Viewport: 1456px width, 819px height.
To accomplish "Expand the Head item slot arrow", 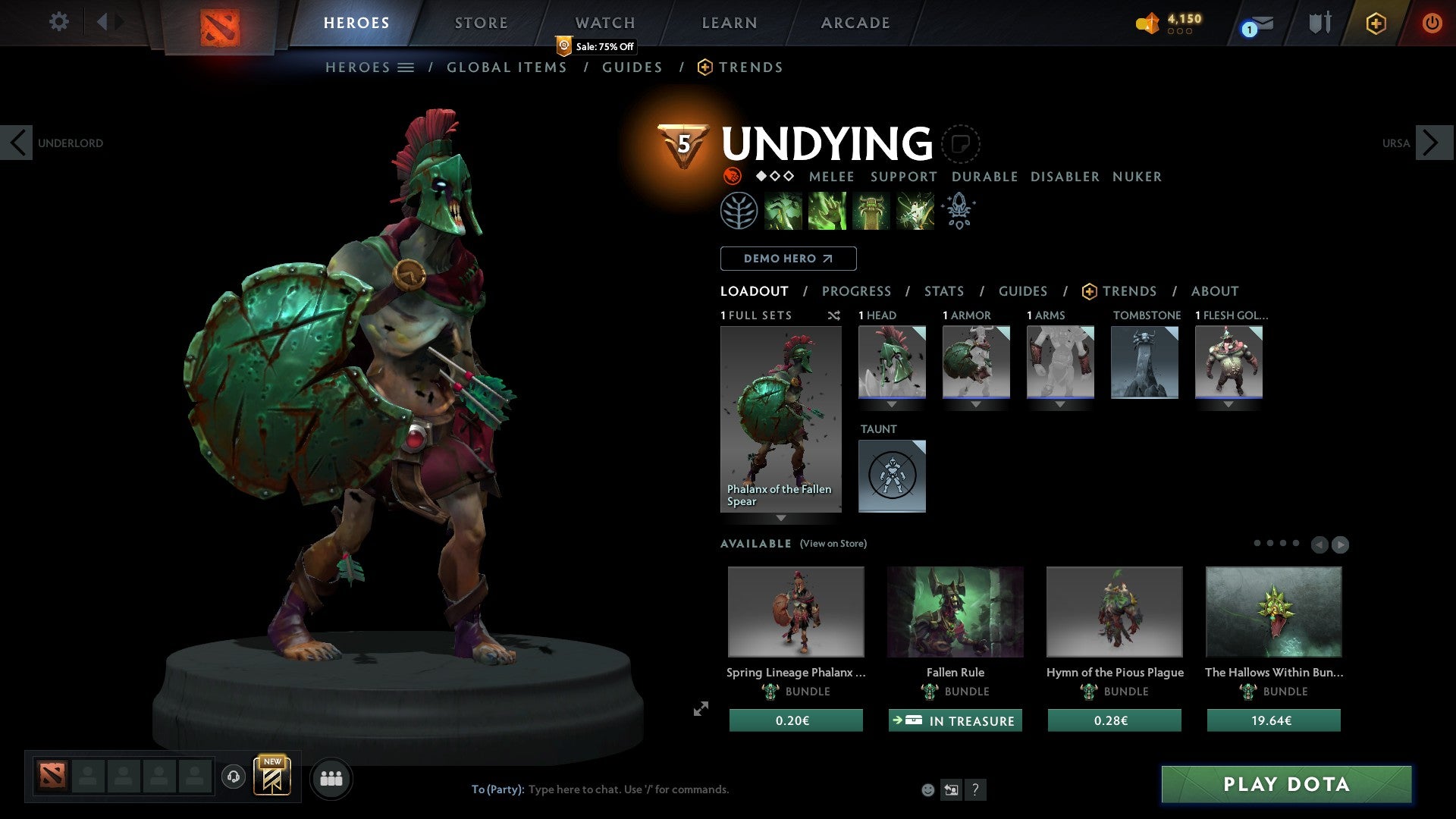I will tap(892, 404).
